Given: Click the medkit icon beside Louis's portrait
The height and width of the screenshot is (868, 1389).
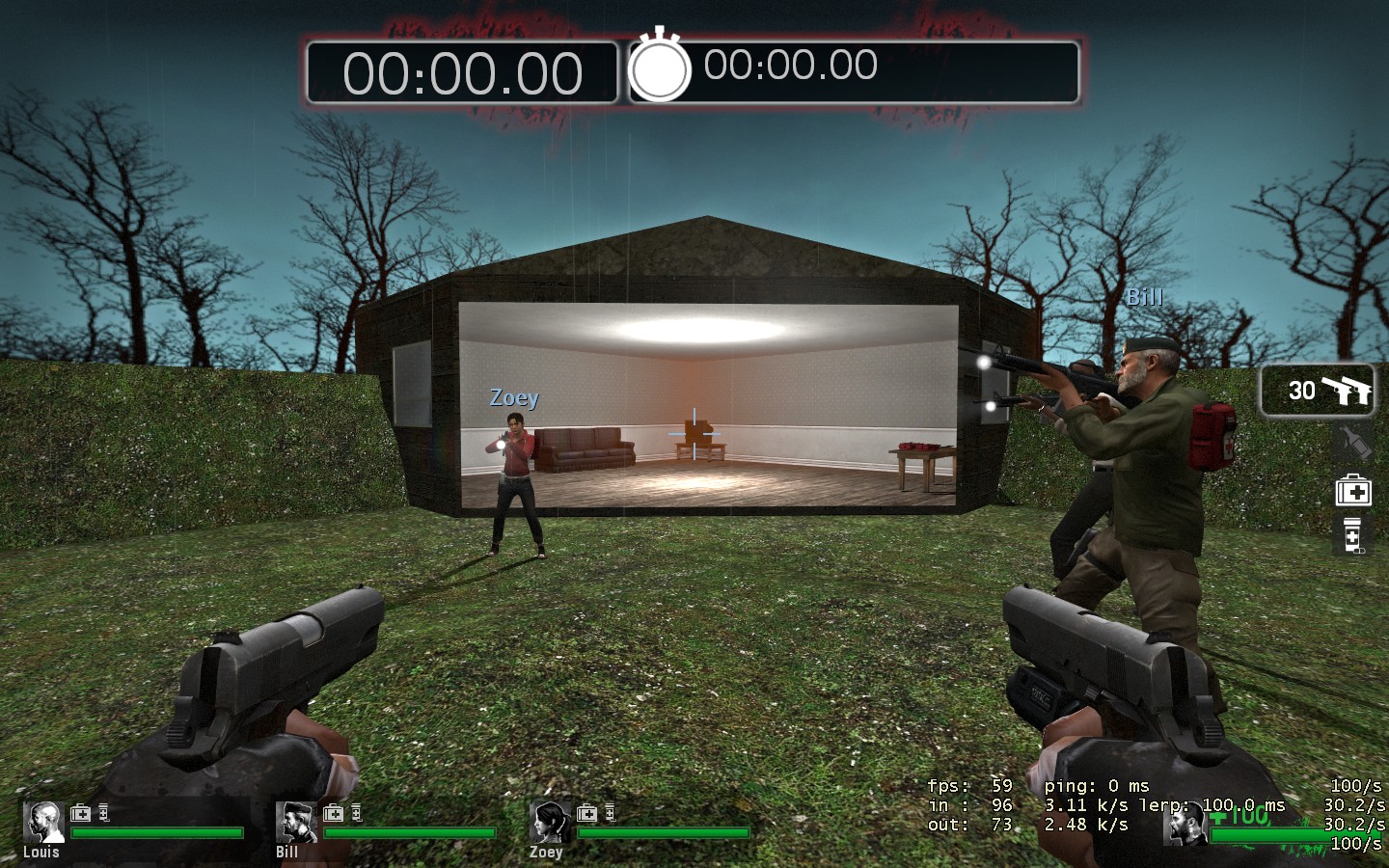Looking at the screenshot, I should point(79,814).
